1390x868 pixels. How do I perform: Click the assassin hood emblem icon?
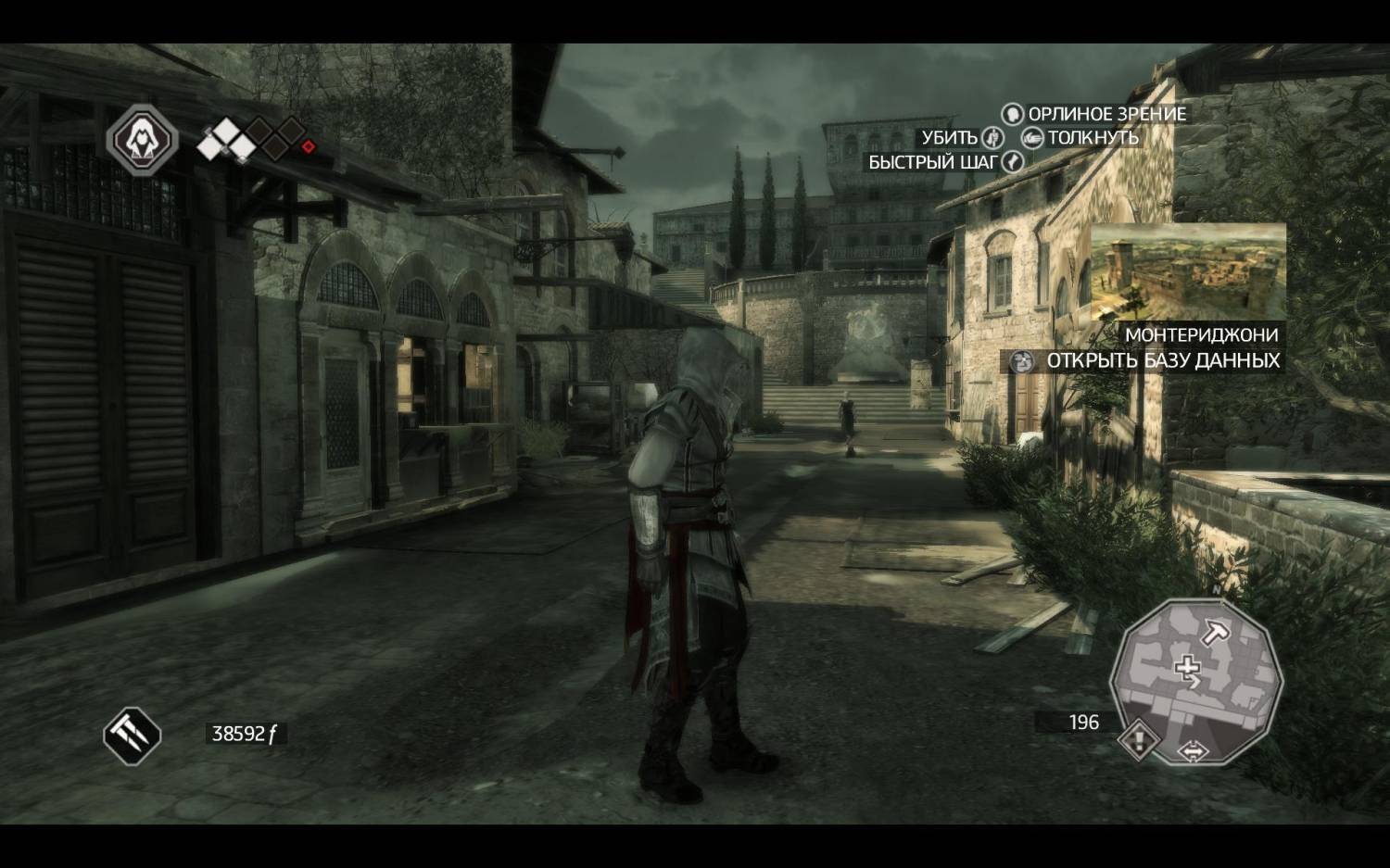pos(142,140)
